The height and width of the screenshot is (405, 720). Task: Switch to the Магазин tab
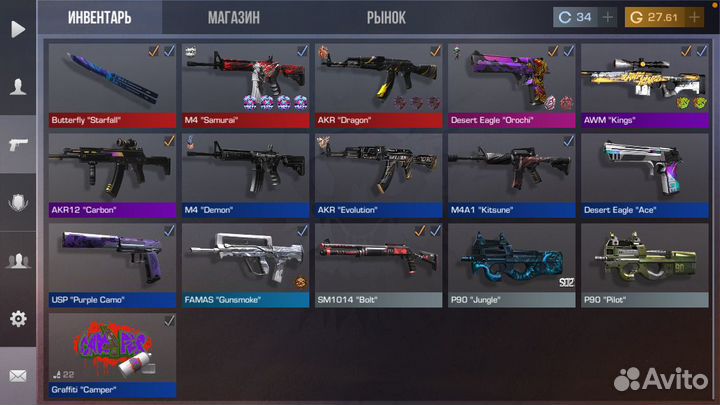234,17
